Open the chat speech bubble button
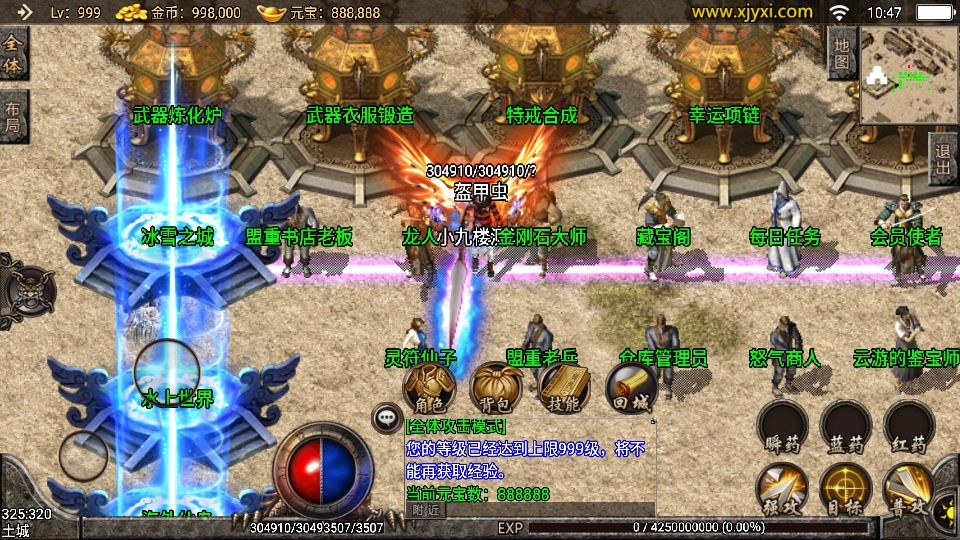This screenshot has height=540, width=960. (x=386, y=417)
